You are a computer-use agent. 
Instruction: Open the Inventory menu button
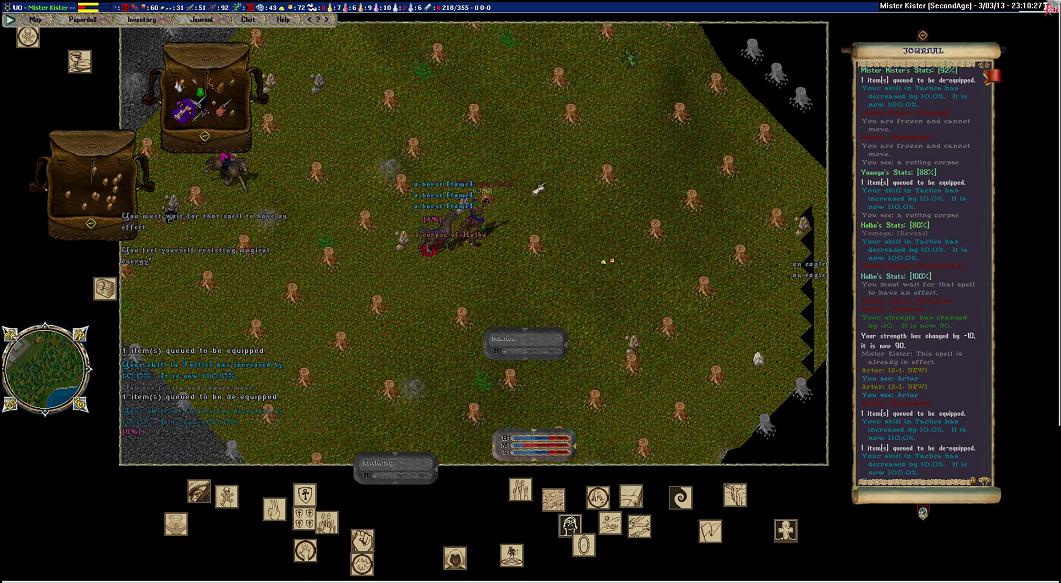[x=141, y=19]
